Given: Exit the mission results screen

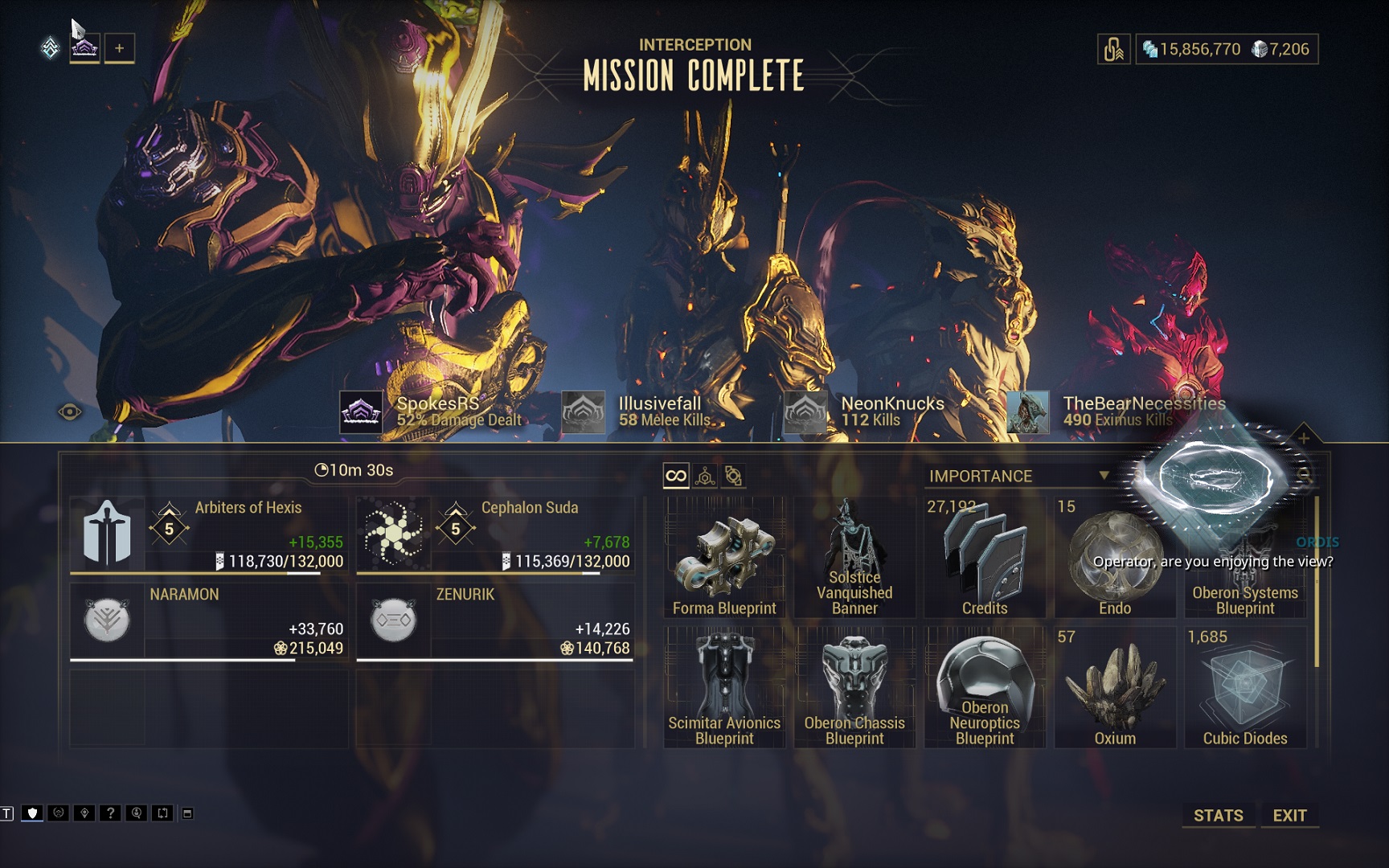Looking at the screenshot, I should pos(1289,815).
